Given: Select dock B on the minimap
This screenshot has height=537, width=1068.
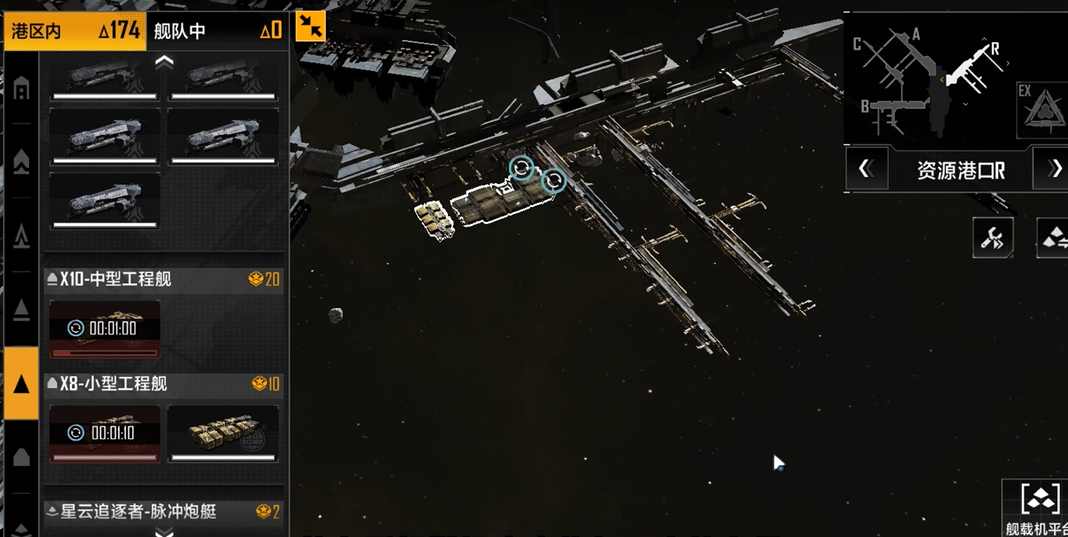Looking at the screenshot, I should click(x=866, y=107).
